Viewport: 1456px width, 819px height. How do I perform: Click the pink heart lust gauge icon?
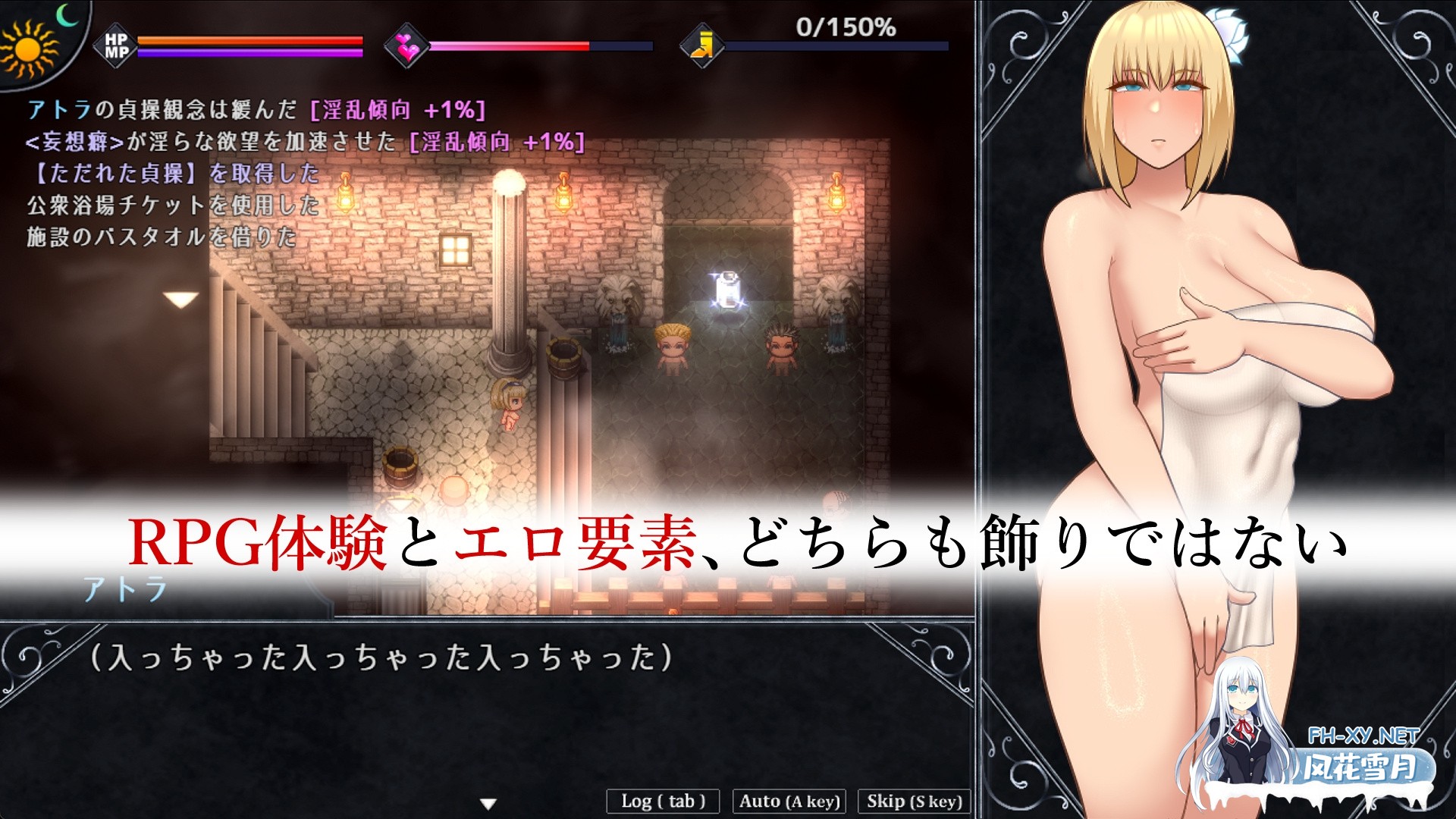click(406, 47)
